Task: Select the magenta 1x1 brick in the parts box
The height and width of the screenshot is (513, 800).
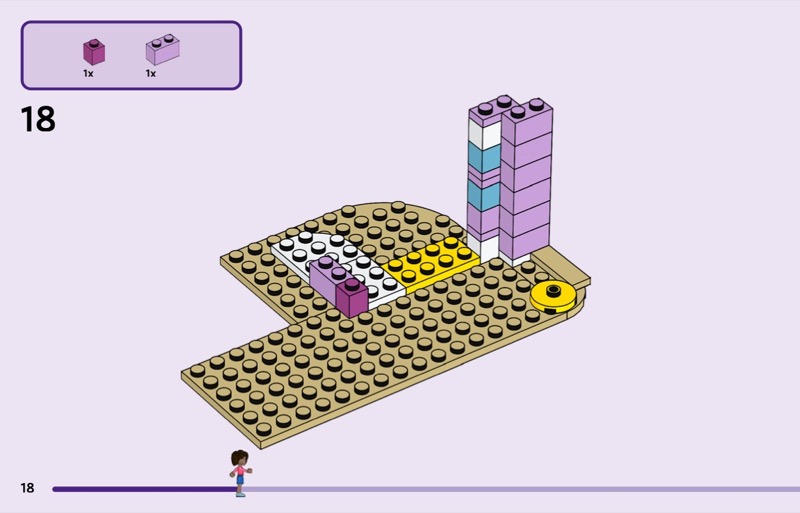Action: [x=94, y=52]
